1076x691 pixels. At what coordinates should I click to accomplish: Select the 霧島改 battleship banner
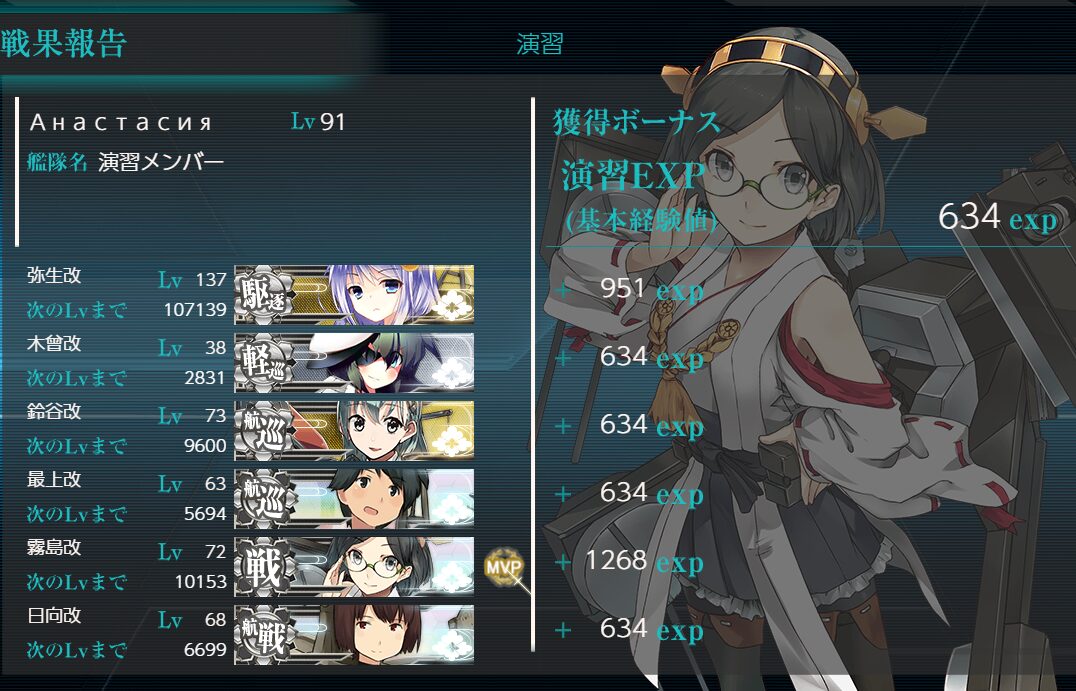[354, 566]
